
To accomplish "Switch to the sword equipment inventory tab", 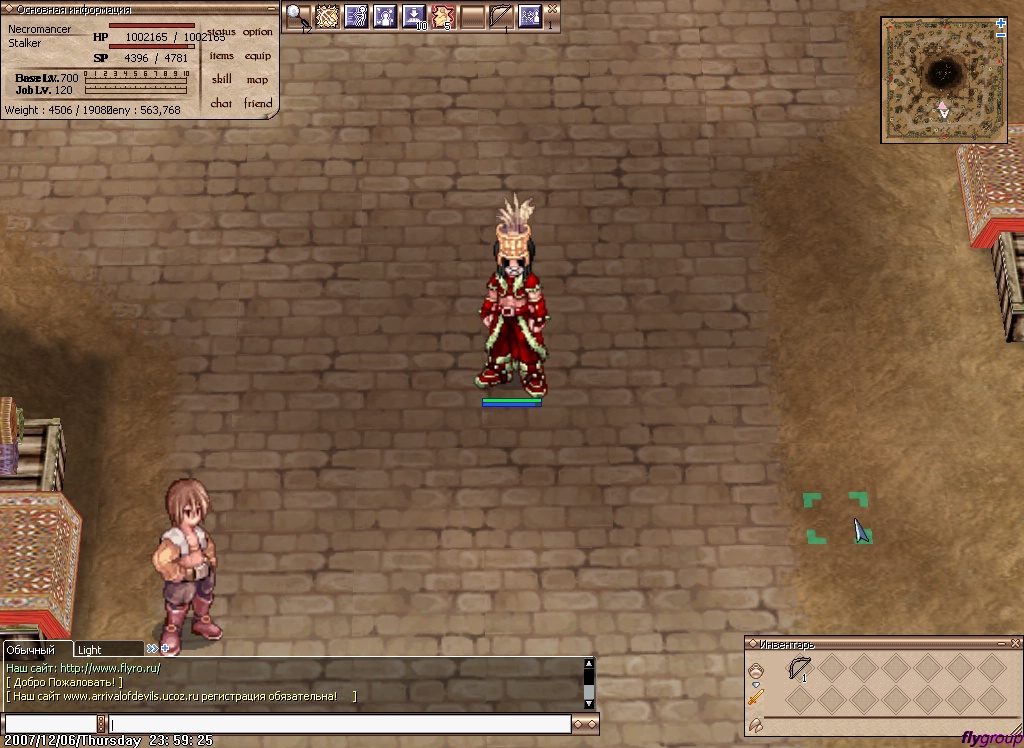I will 756,697.
